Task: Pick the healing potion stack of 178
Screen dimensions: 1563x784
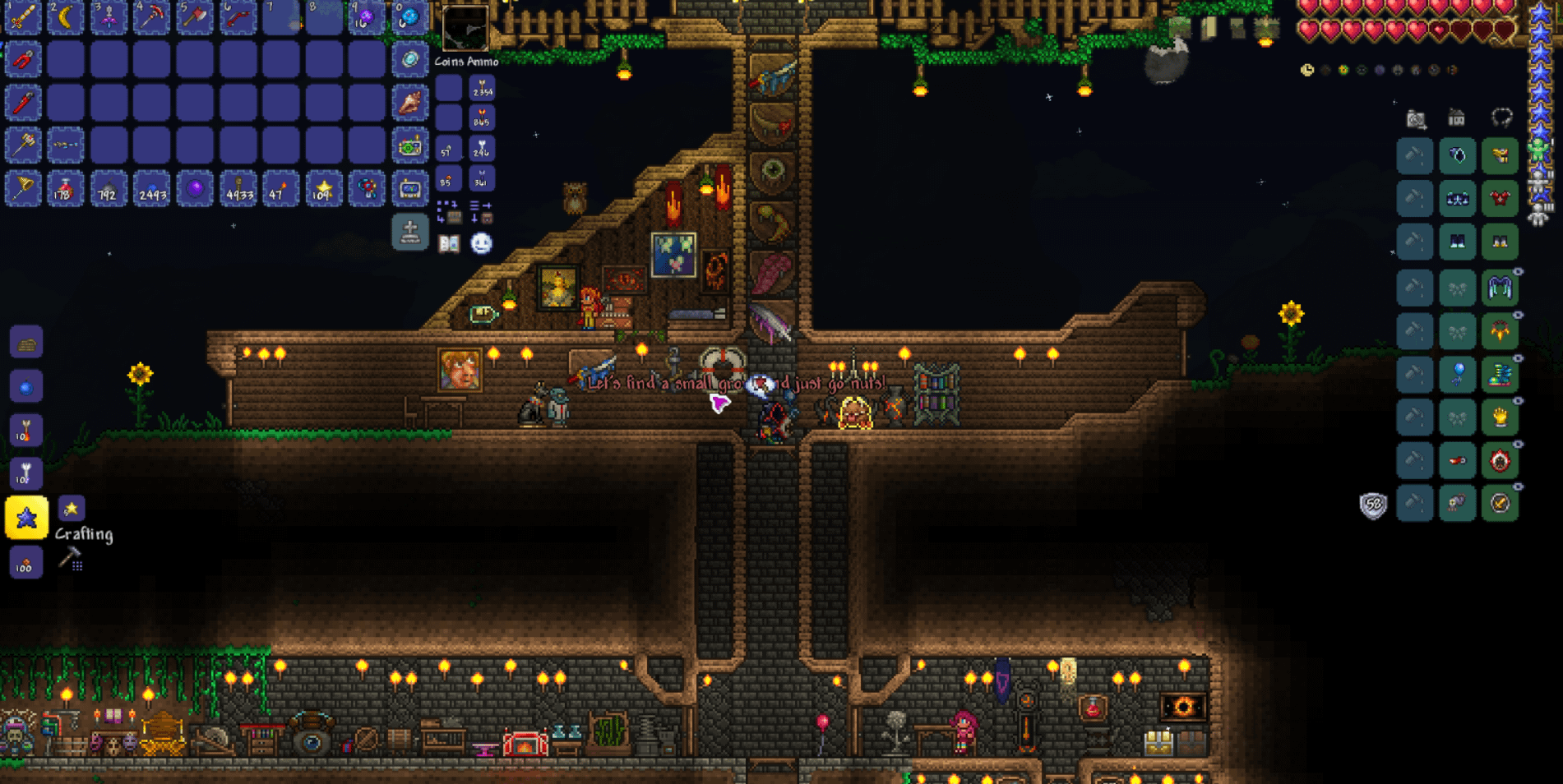Action: (66, 189)
